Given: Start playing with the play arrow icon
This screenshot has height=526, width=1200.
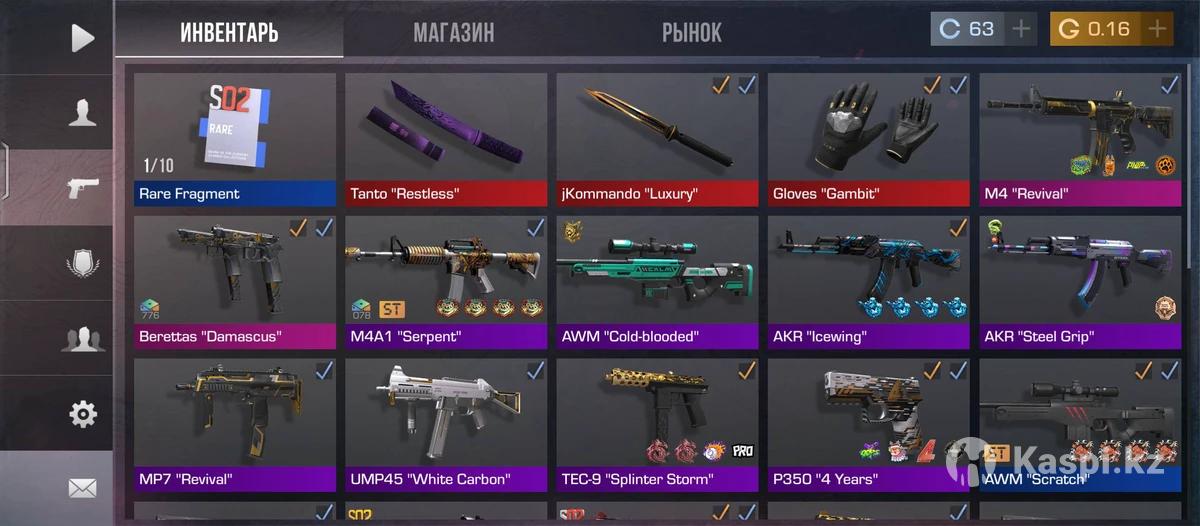Looking at the screenshot, I should 82,38.
